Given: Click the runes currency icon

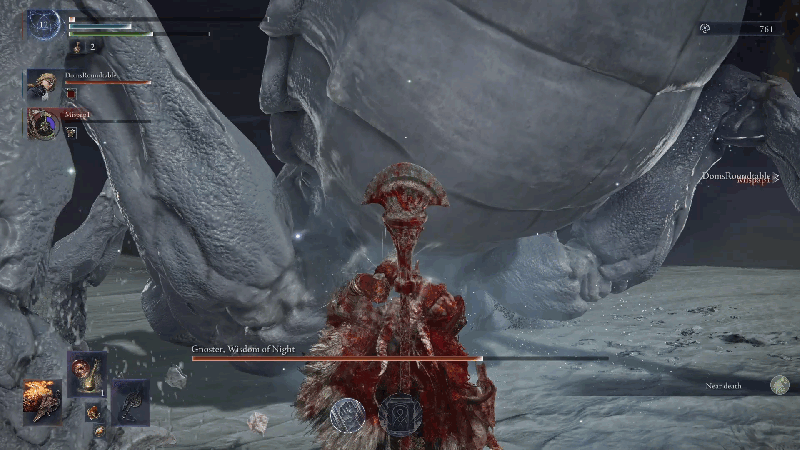Looking at the screenshot, I should coord(707,29).
